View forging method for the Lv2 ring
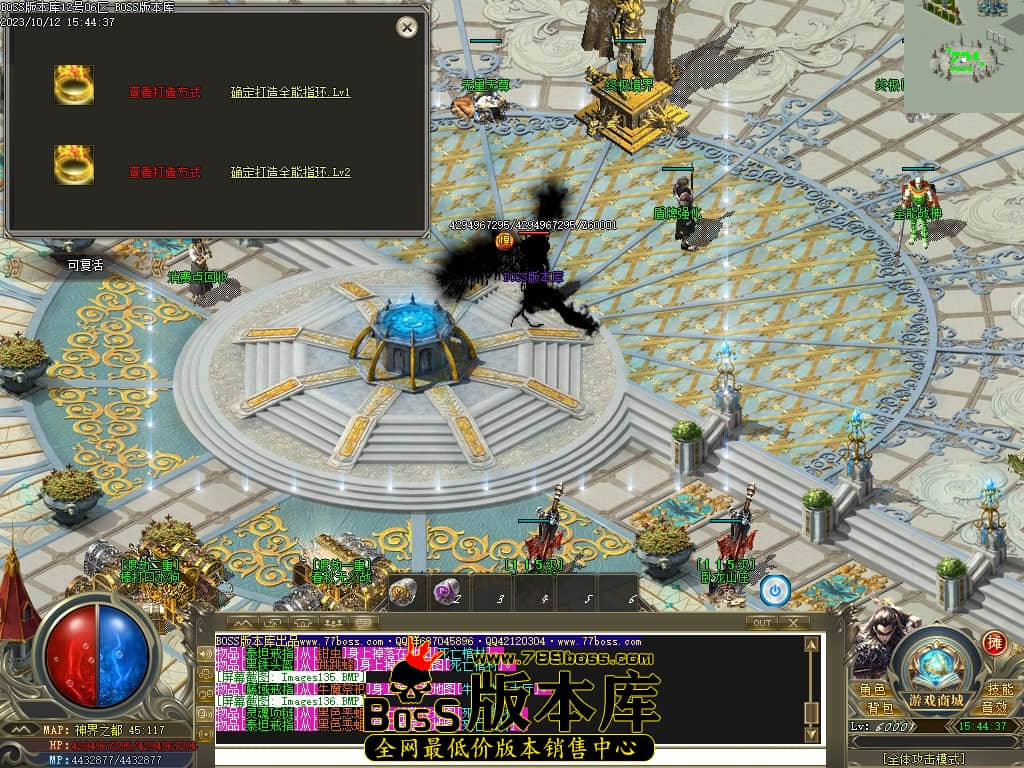 tap(164, 172)
